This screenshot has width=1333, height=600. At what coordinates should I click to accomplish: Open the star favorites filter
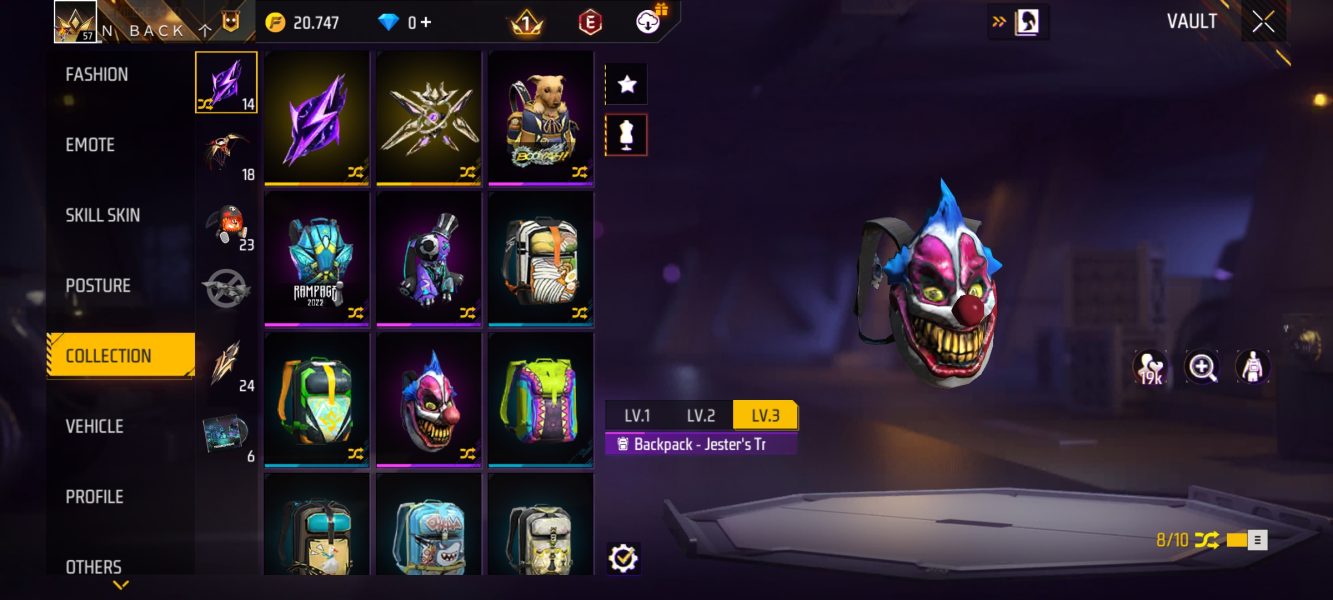pyautogui.click(x=627, y=85)
